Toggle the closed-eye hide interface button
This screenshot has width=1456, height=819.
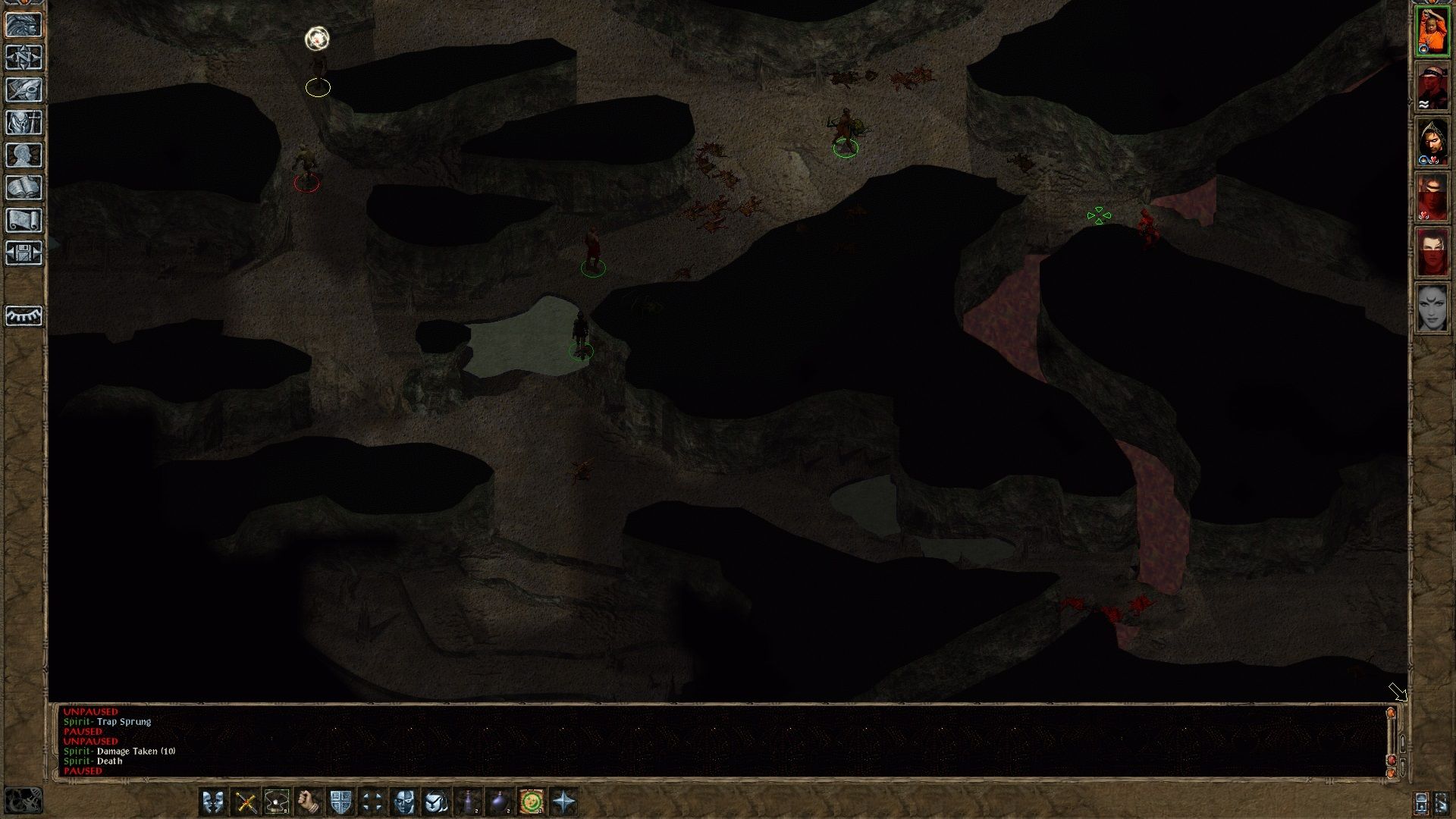tap(24, 315)
